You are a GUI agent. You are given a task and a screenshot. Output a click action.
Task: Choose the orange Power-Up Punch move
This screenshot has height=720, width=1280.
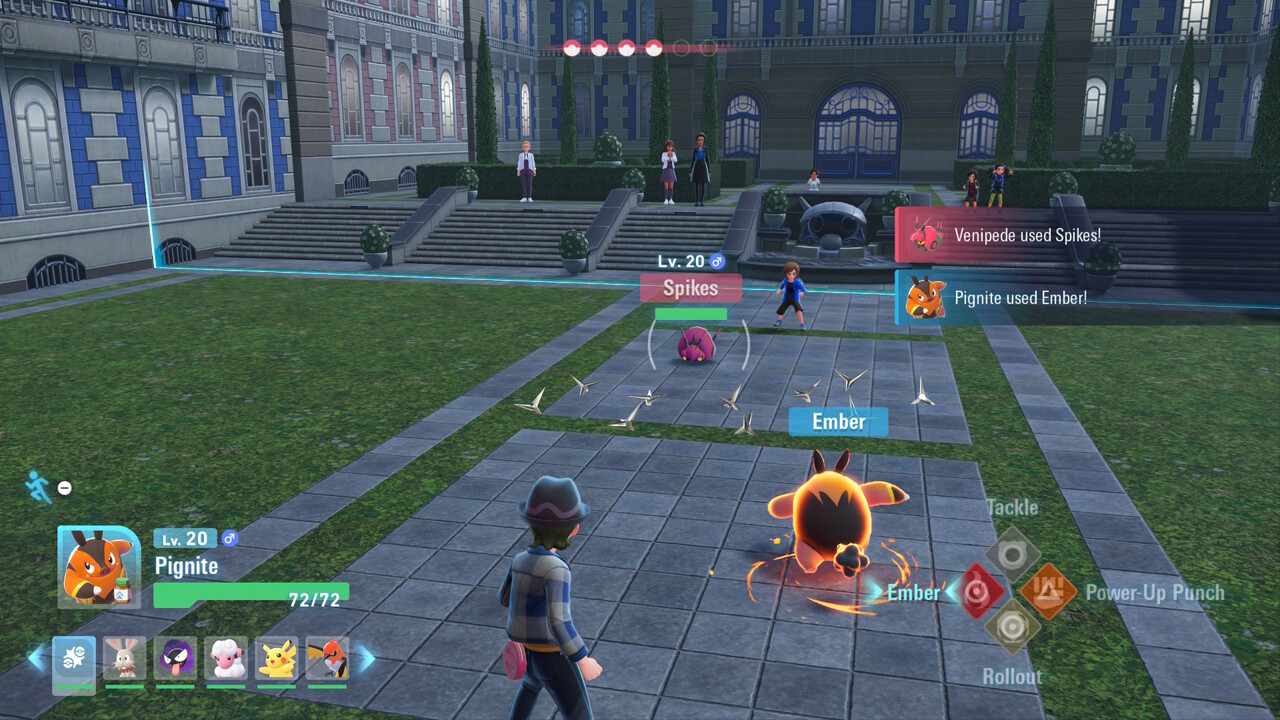click(x=1048, y=592)
